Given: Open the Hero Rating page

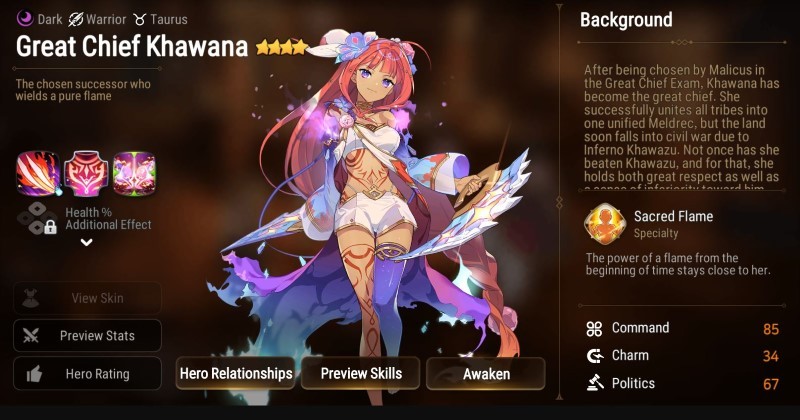Looking at the screenshot, I should [87, 374].
